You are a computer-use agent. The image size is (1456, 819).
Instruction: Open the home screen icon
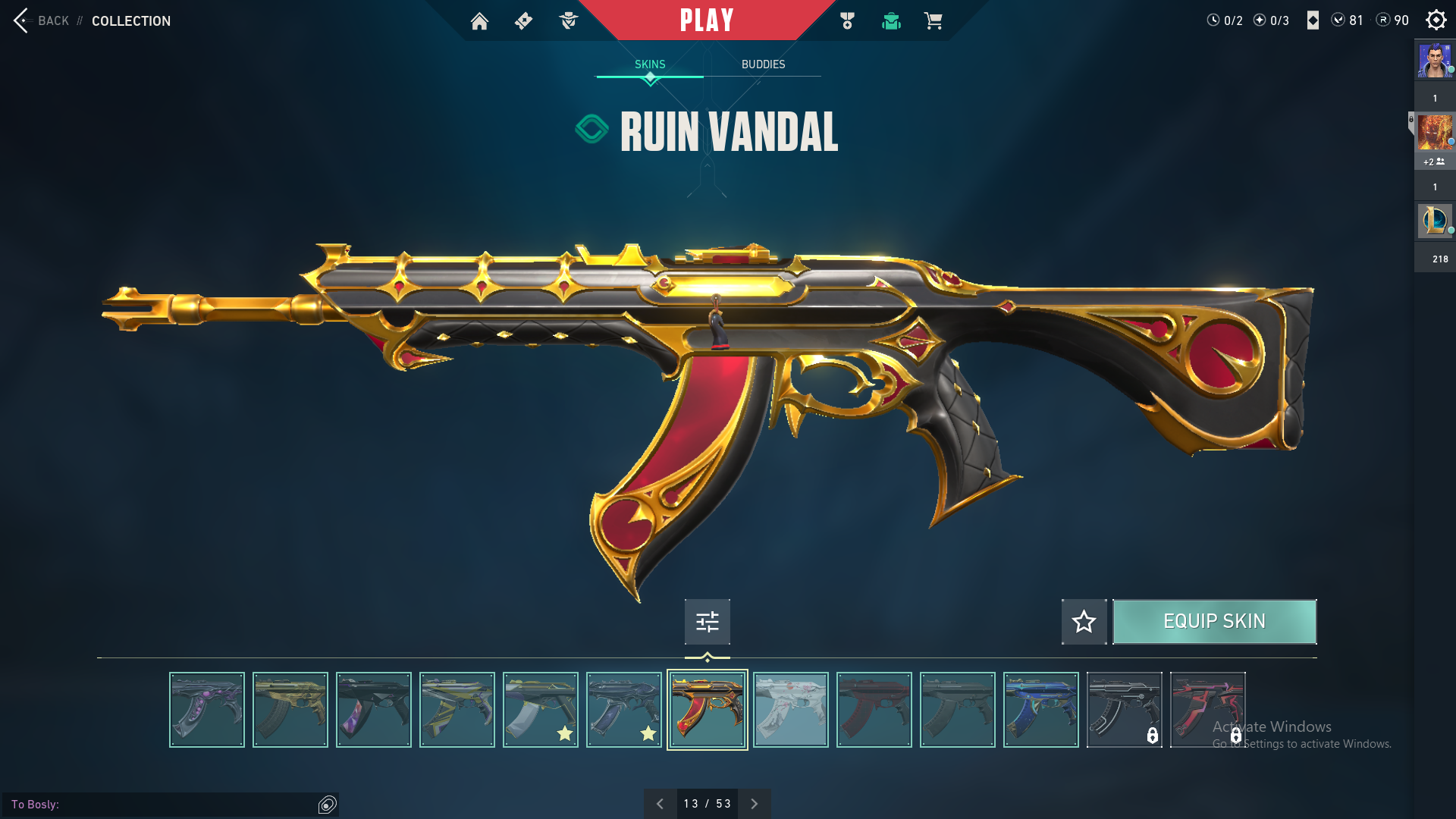[x=479, y=21]
